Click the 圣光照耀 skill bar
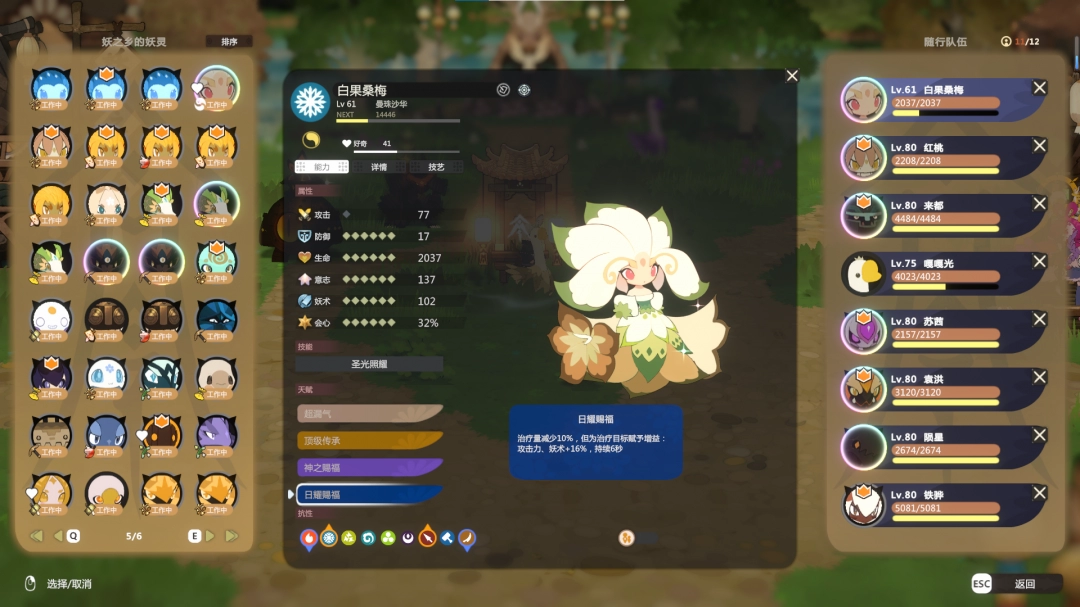 point(369,364)
